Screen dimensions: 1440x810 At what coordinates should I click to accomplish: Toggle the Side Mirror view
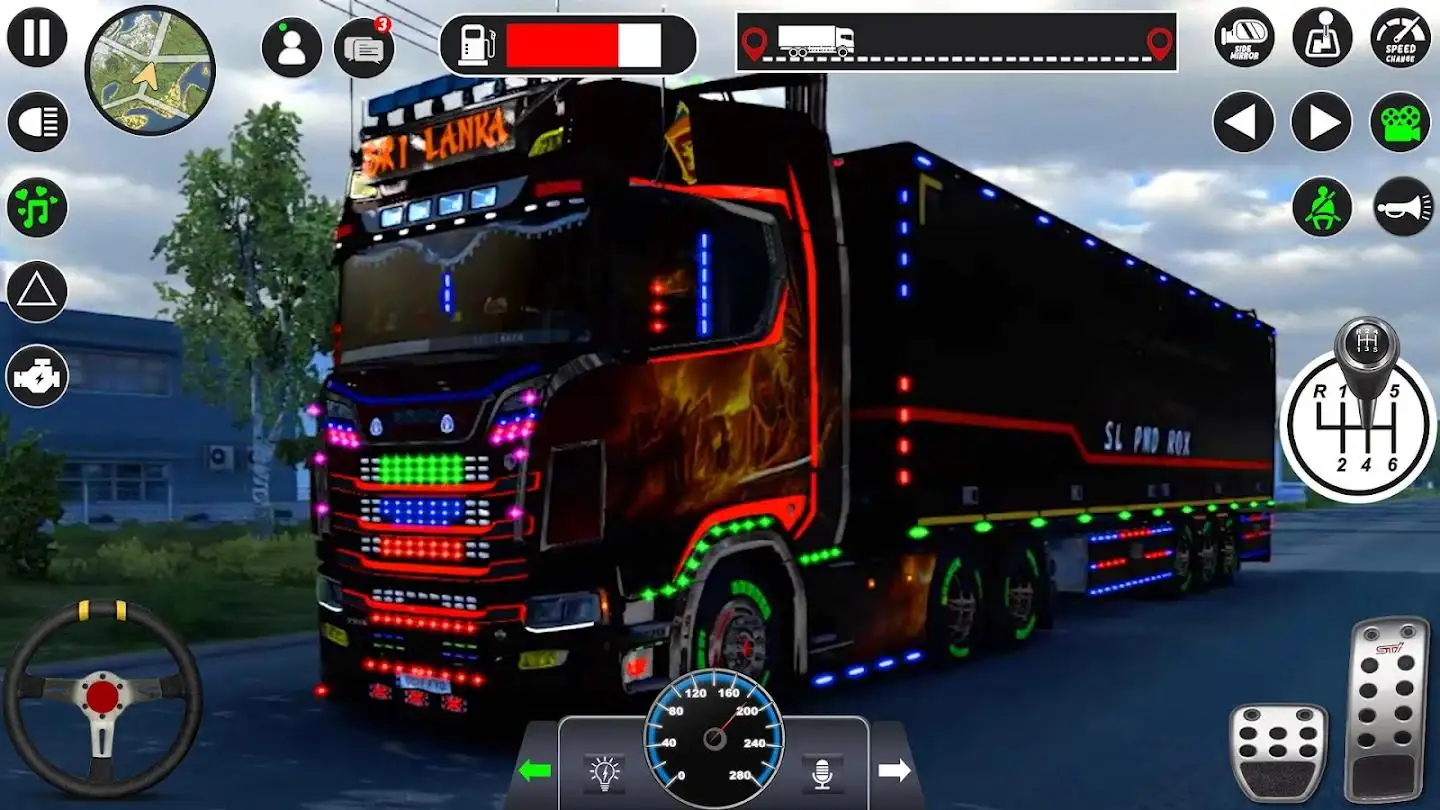(x=1244, y=38)
